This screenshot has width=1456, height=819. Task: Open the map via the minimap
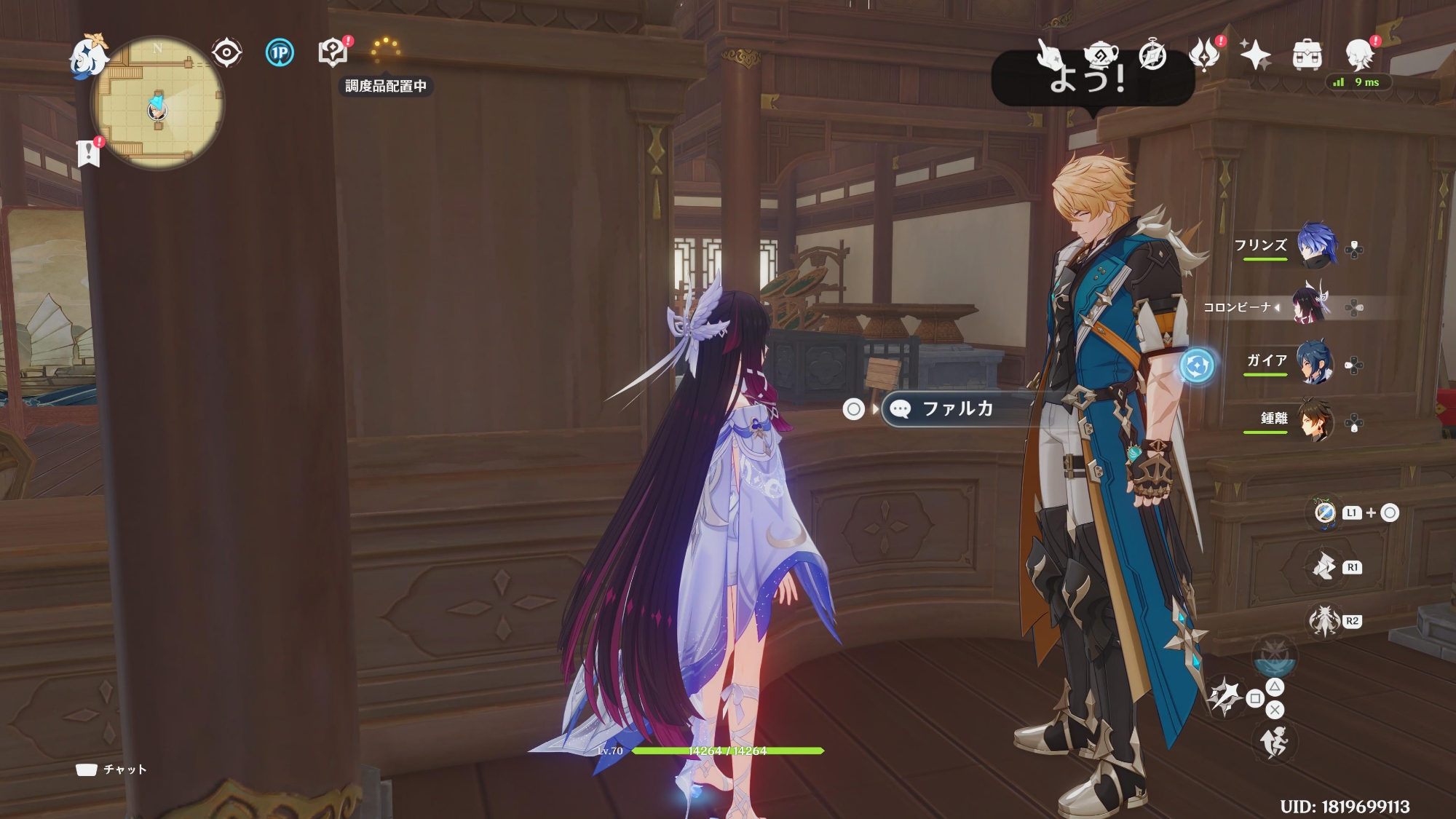[x=157, y=103]
